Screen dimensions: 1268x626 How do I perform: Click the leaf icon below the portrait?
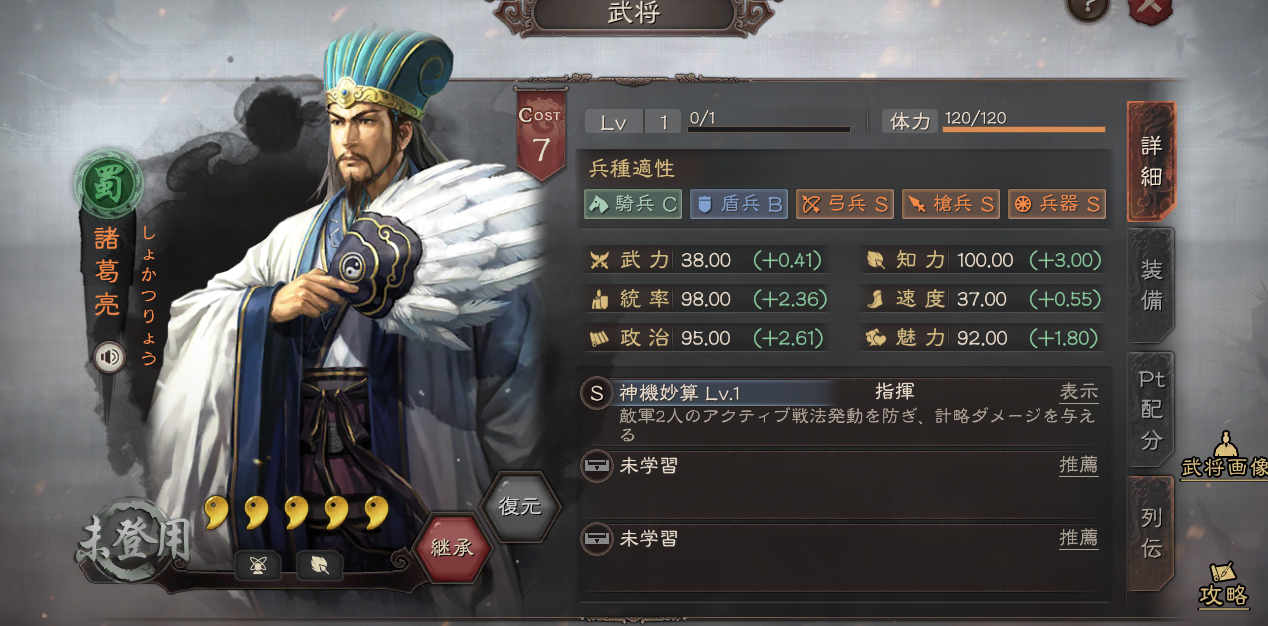coord(320,566)
